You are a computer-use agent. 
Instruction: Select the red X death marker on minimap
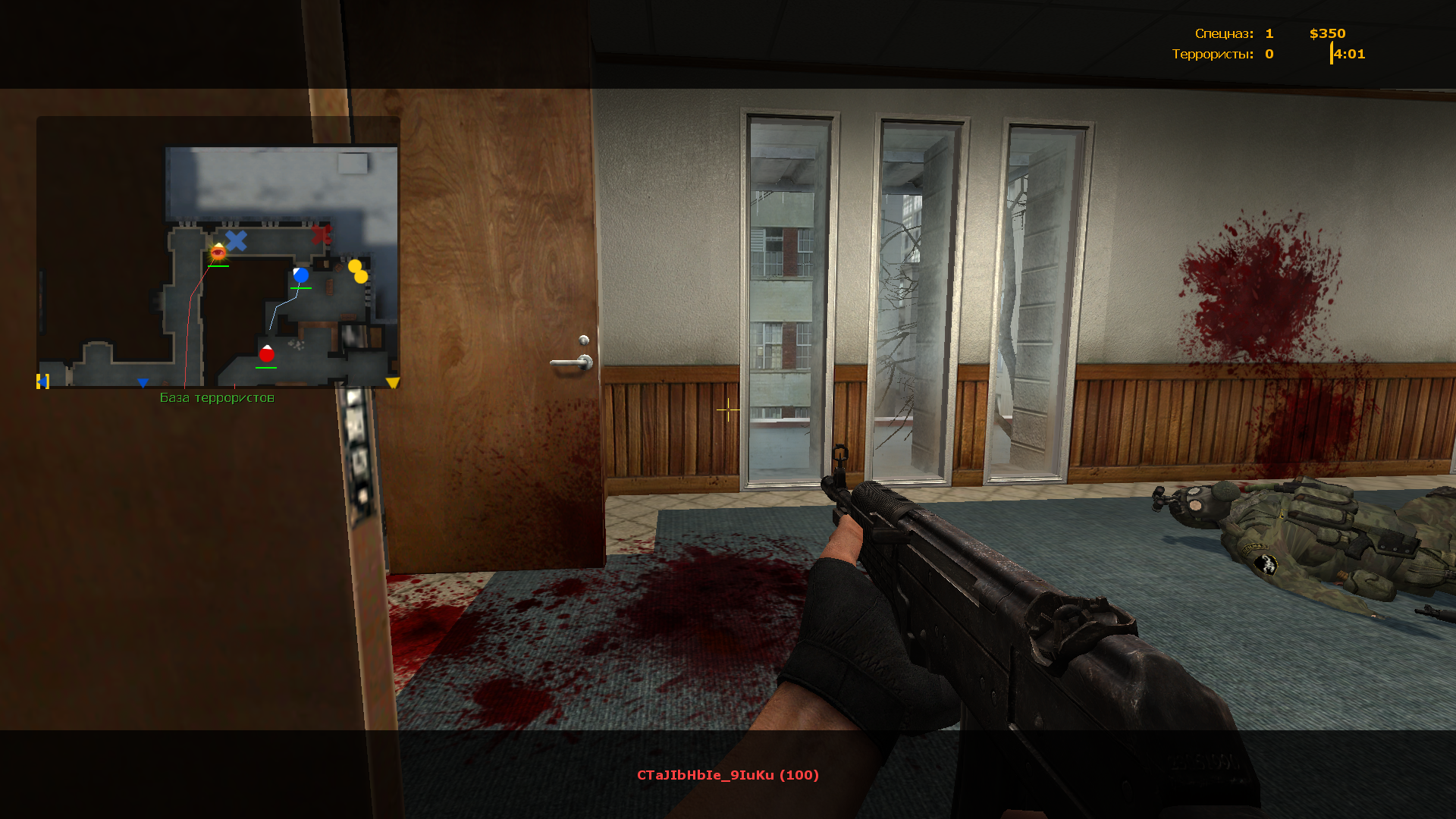322,234
